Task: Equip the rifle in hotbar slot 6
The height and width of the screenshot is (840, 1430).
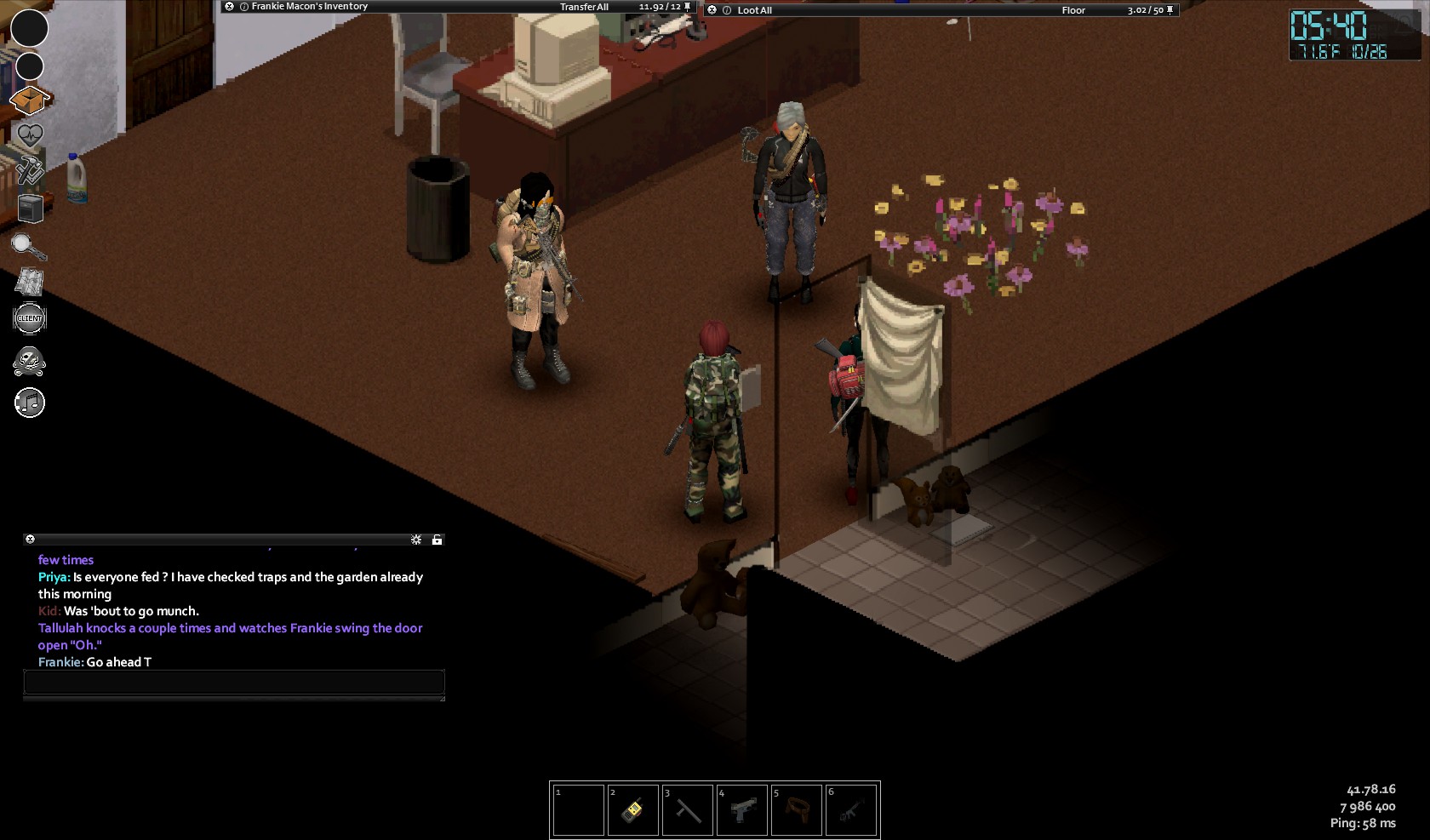Action: (850, 810)
